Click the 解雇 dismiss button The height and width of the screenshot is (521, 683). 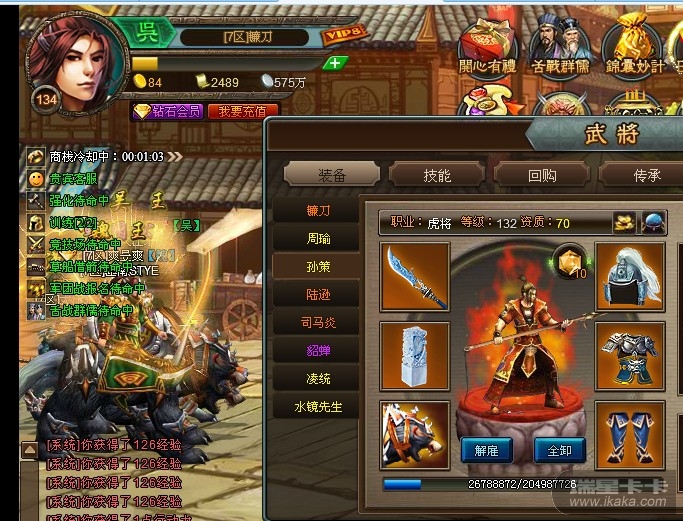click(x=487, y=451)
